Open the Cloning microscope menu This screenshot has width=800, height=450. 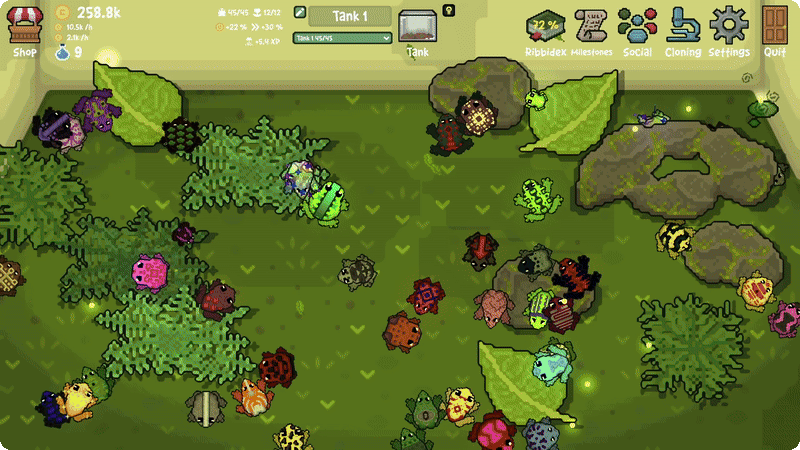click(x=683, y=28)
